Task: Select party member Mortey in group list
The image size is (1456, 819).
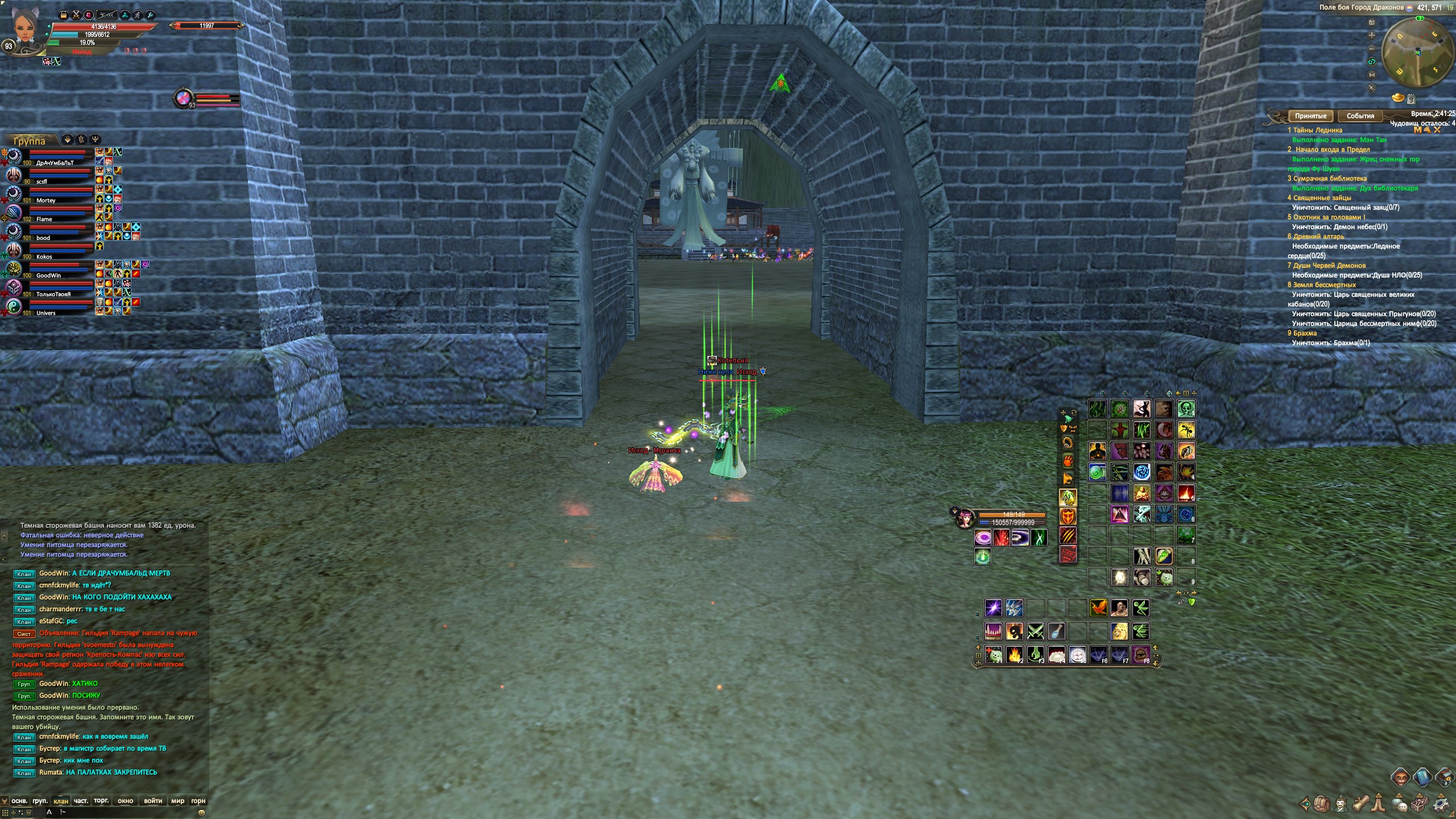Action: (x=45, y=201)
